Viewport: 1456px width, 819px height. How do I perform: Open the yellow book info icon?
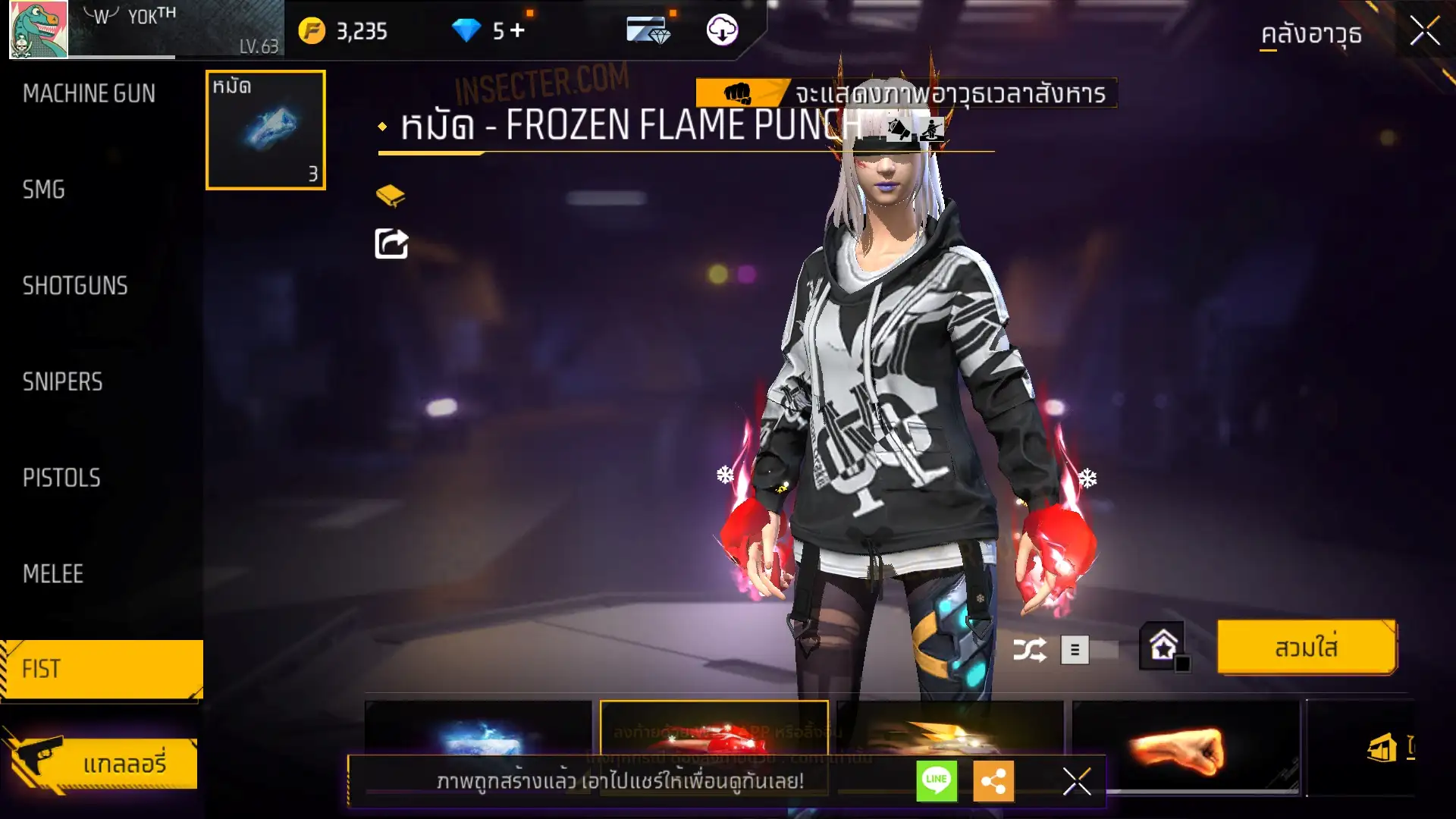coord(391,196)
